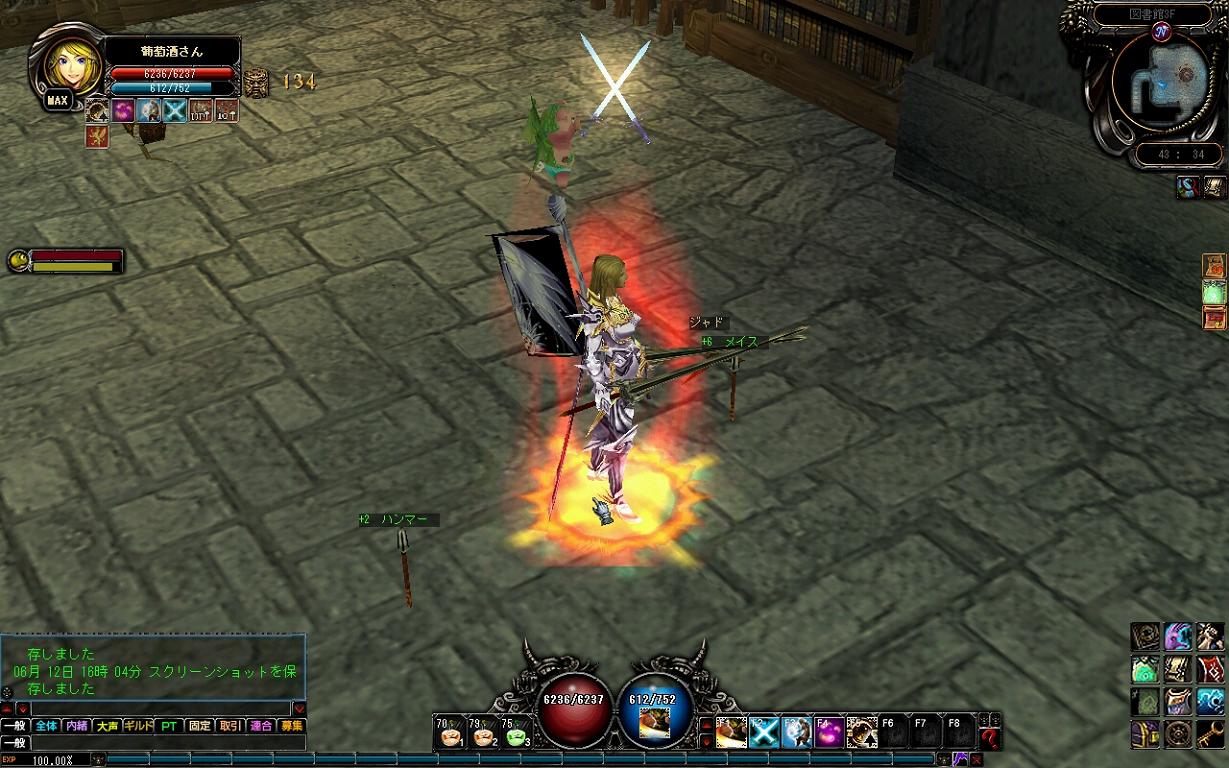Select the 募集 recruitment chat tab
1229x768 pixels.
[x=292, y=726]
